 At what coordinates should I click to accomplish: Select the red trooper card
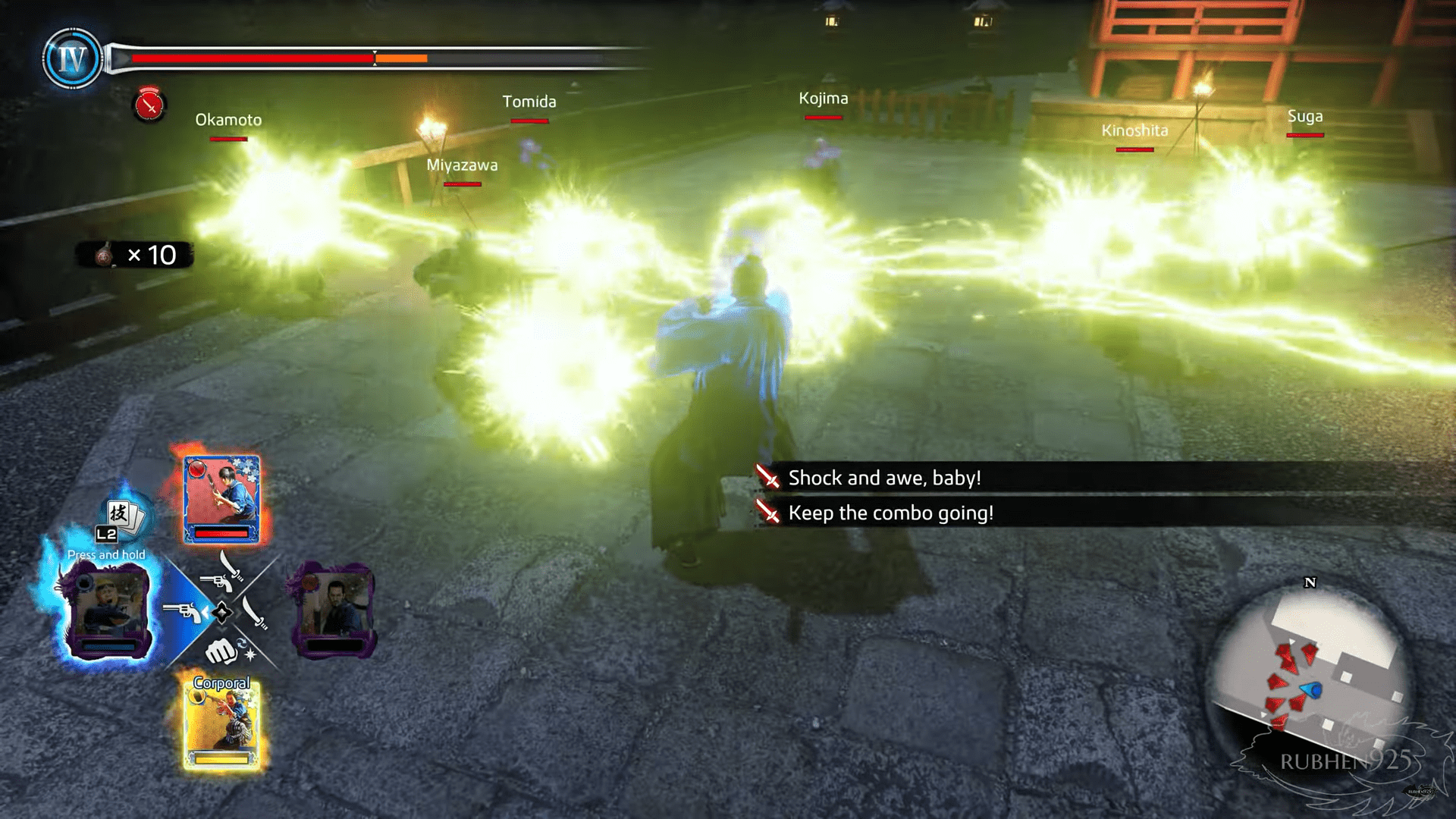pyautogui.click(x=221, y=499)
